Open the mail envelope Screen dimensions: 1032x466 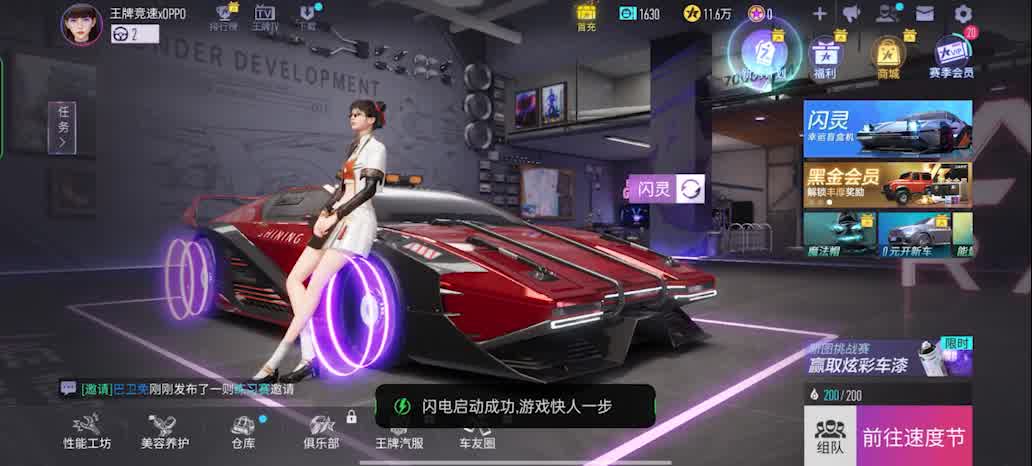tap(924, 13)
